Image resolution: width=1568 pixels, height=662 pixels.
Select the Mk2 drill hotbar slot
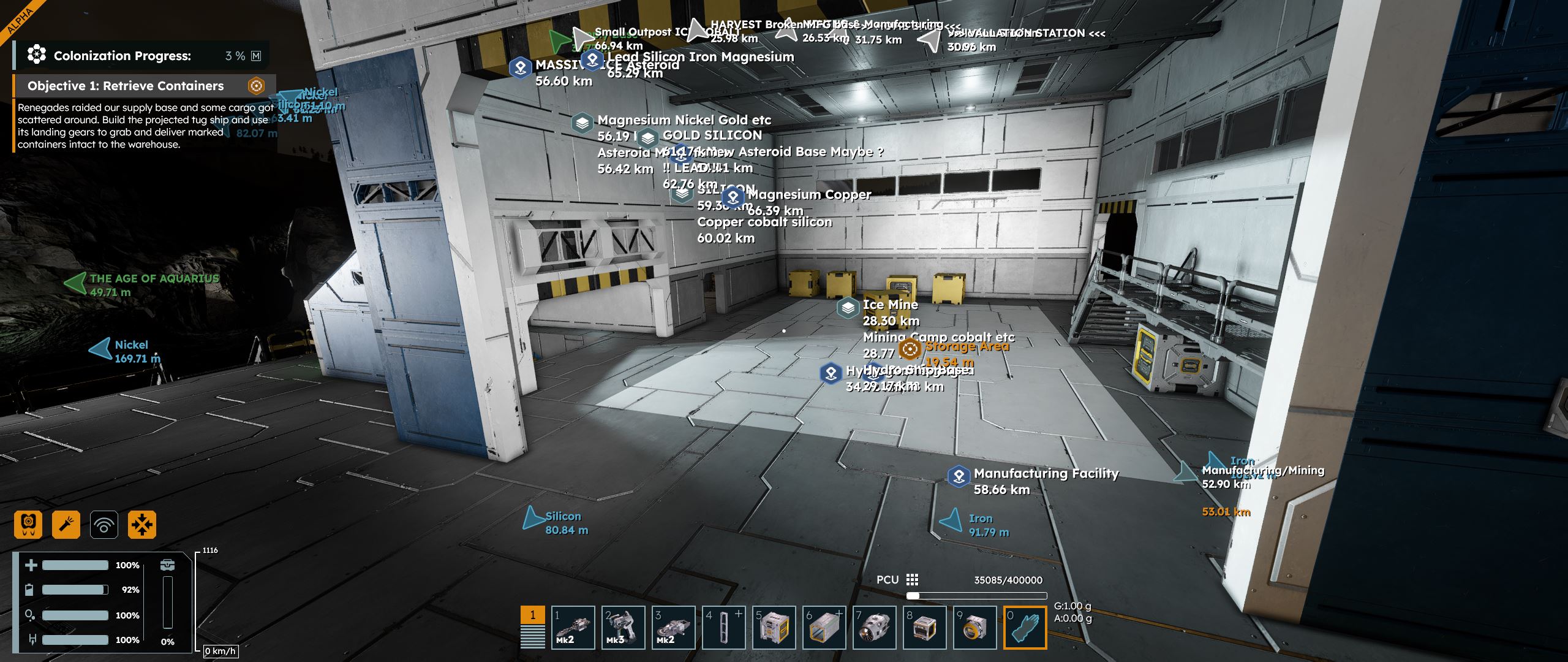tap(573, 627)
